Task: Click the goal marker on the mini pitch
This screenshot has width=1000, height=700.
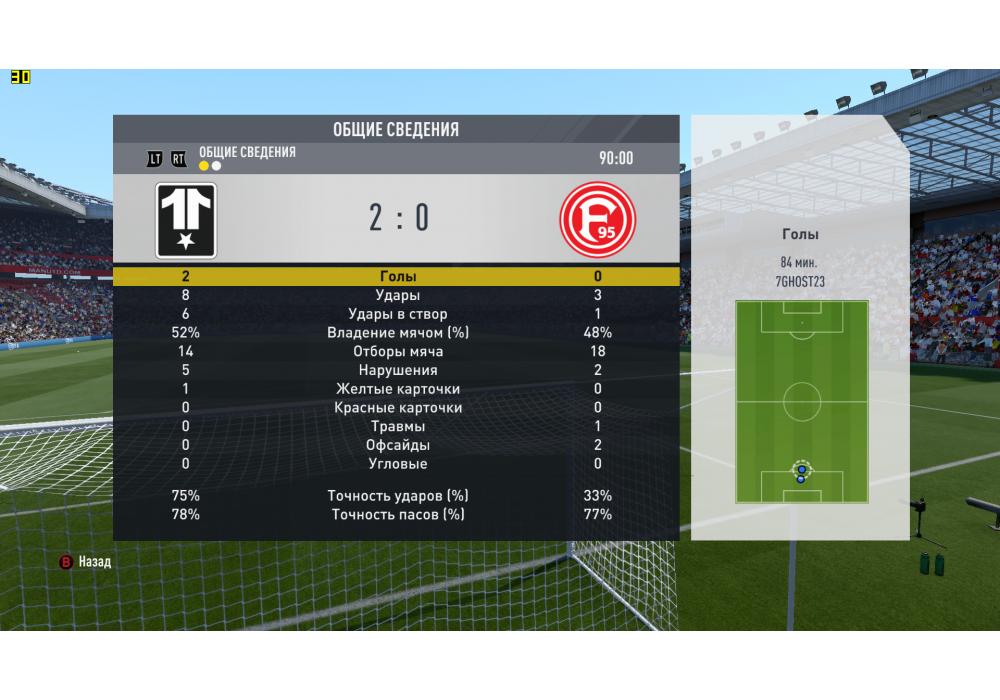Action: point(800,470)
